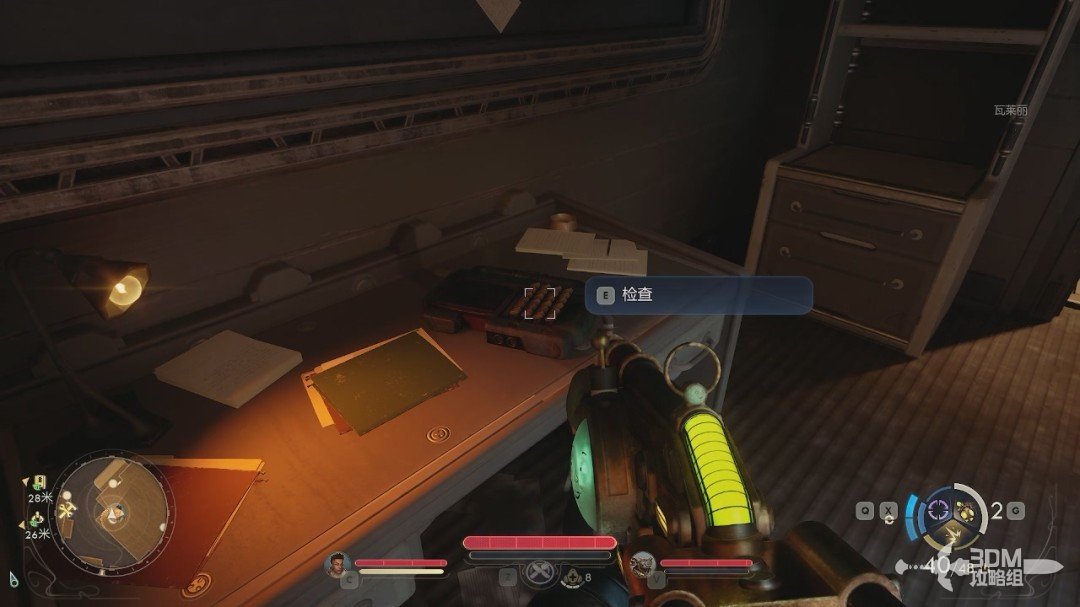This screenshot has width=1080, height=607.
Task: Select the second companion's portrait
Action: pos(643,564)
